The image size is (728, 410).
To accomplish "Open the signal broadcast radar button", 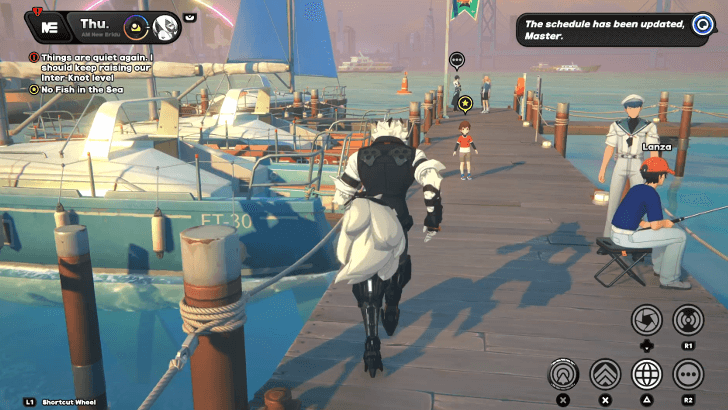I will 687,320.
